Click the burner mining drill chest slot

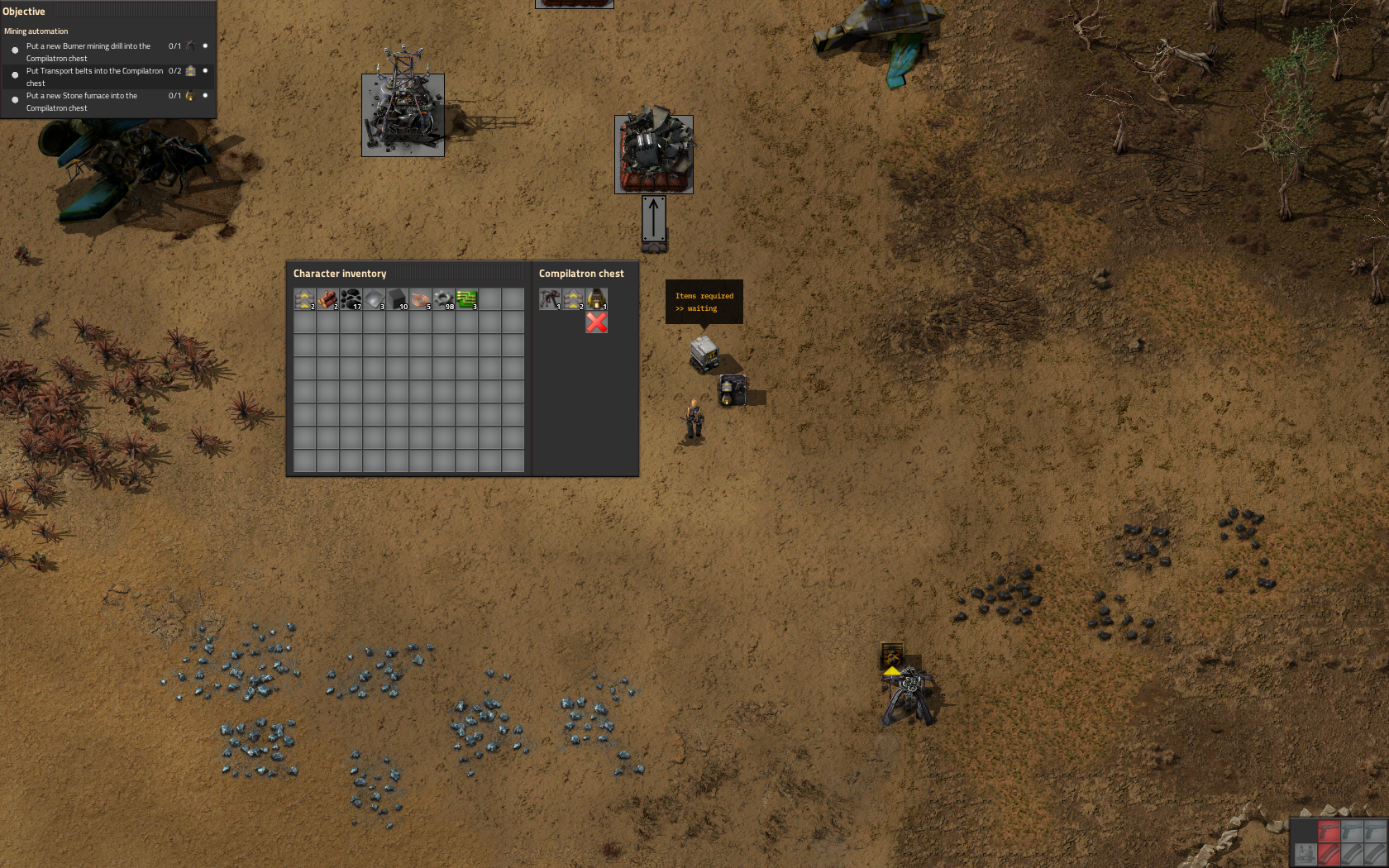(550, 298)
